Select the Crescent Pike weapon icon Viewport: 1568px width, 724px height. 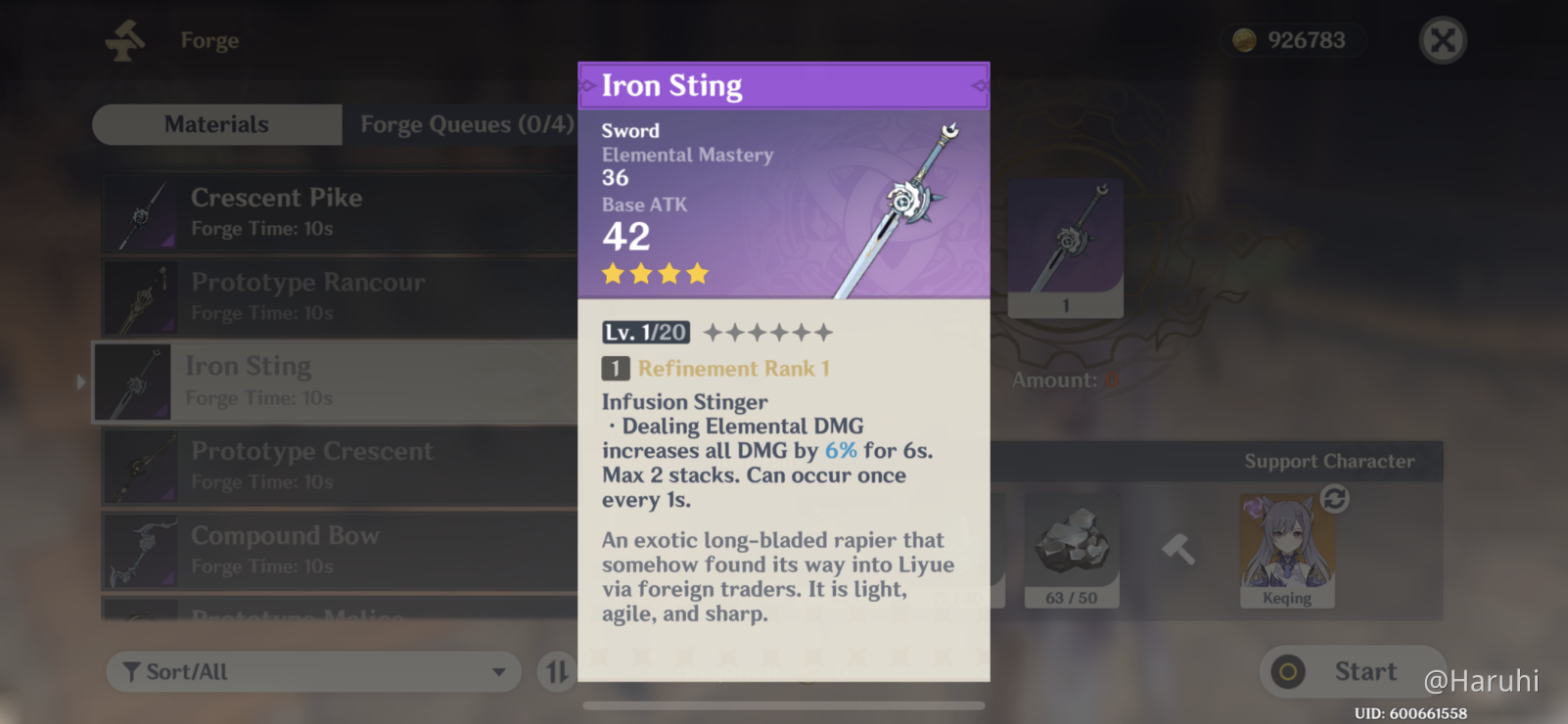[x=142, y=211]
